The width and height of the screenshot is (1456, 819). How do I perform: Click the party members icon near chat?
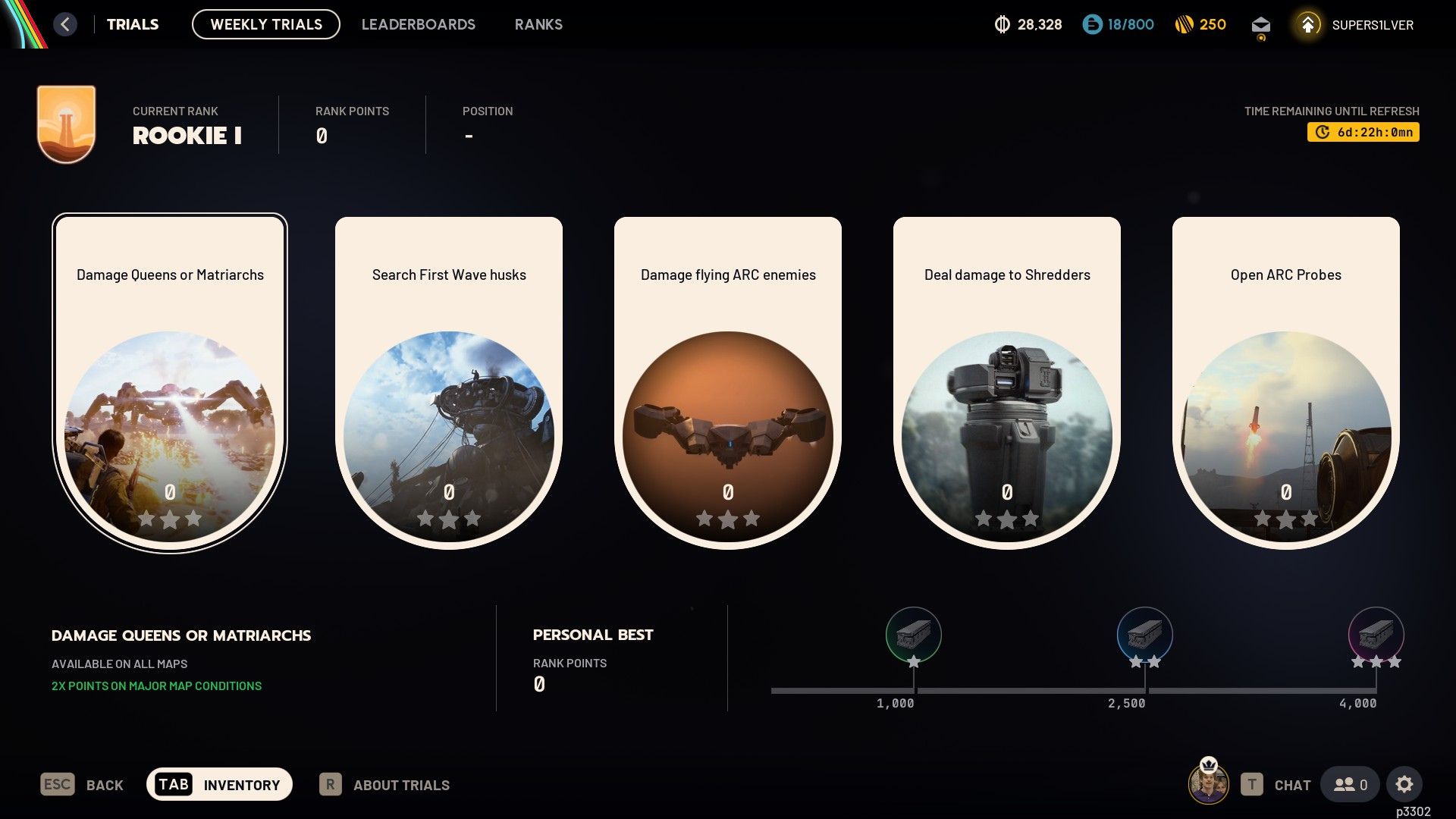tap(1349, 784)
